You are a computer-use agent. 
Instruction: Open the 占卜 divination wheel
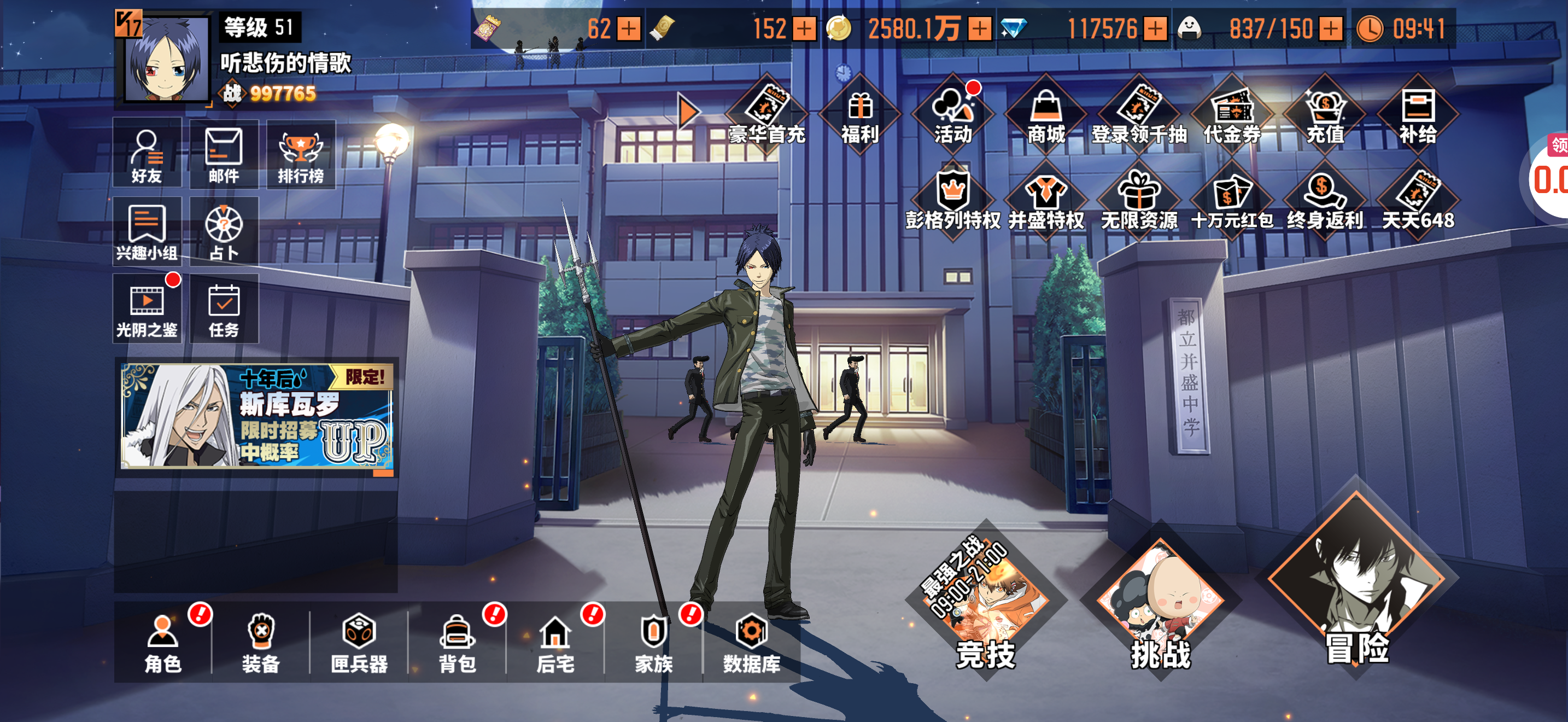(224, 232)
